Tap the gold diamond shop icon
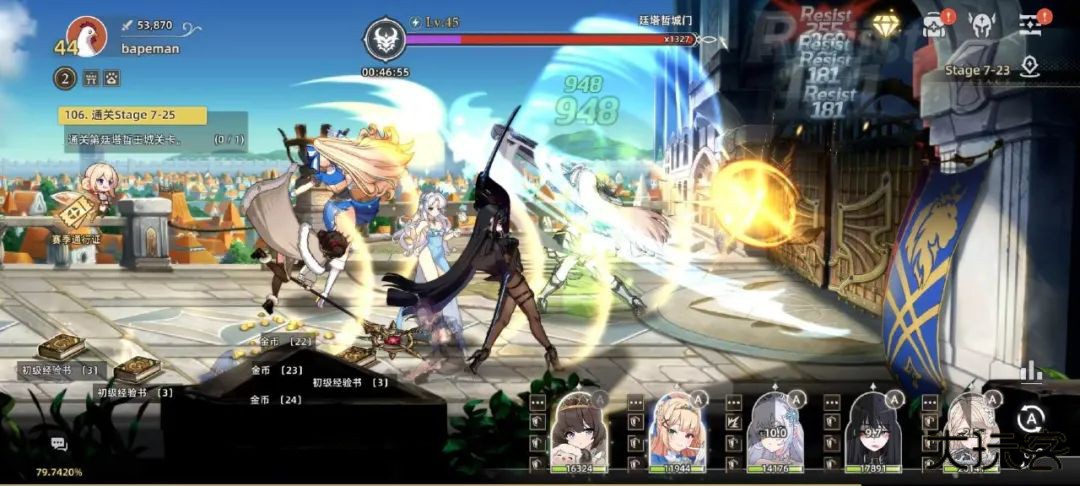The image size is (1080, 486). click(x=886, y=24)
